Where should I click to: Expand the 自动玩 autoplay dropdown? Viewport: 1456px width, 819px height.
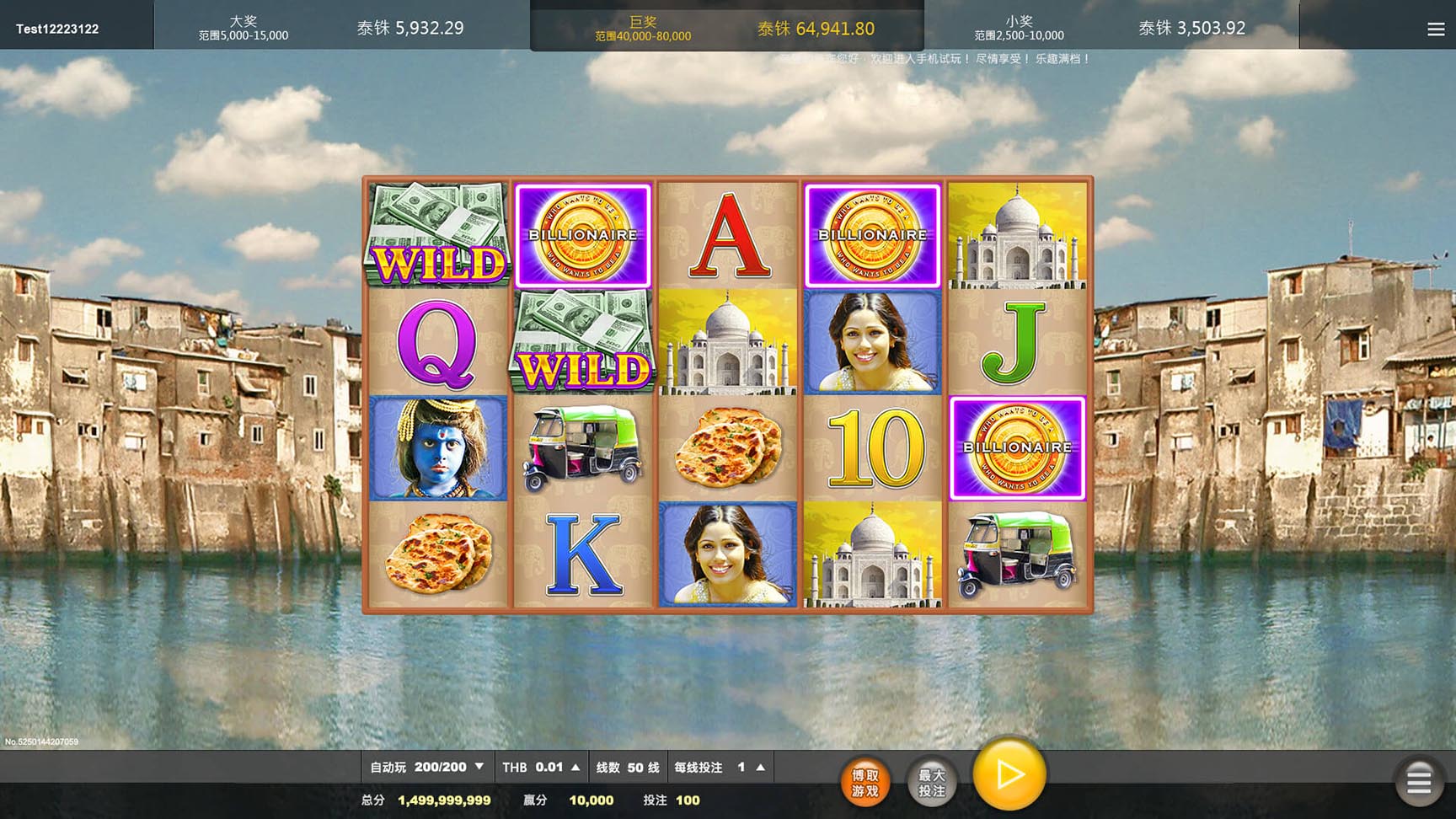pyautogui.click(x=479, y=767)
